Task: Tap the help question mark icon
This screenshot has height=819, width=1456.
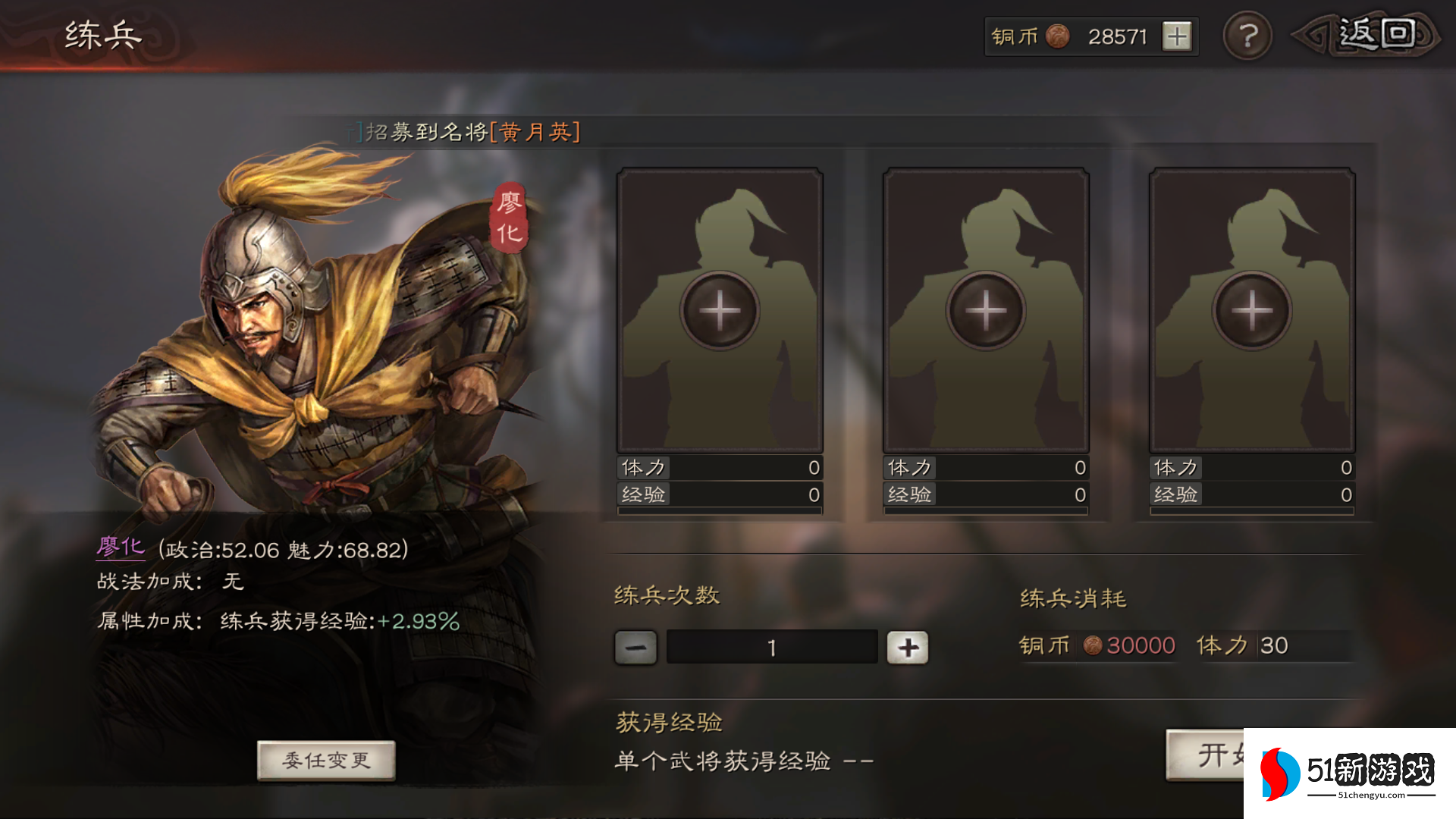Action: point(1247,33)
